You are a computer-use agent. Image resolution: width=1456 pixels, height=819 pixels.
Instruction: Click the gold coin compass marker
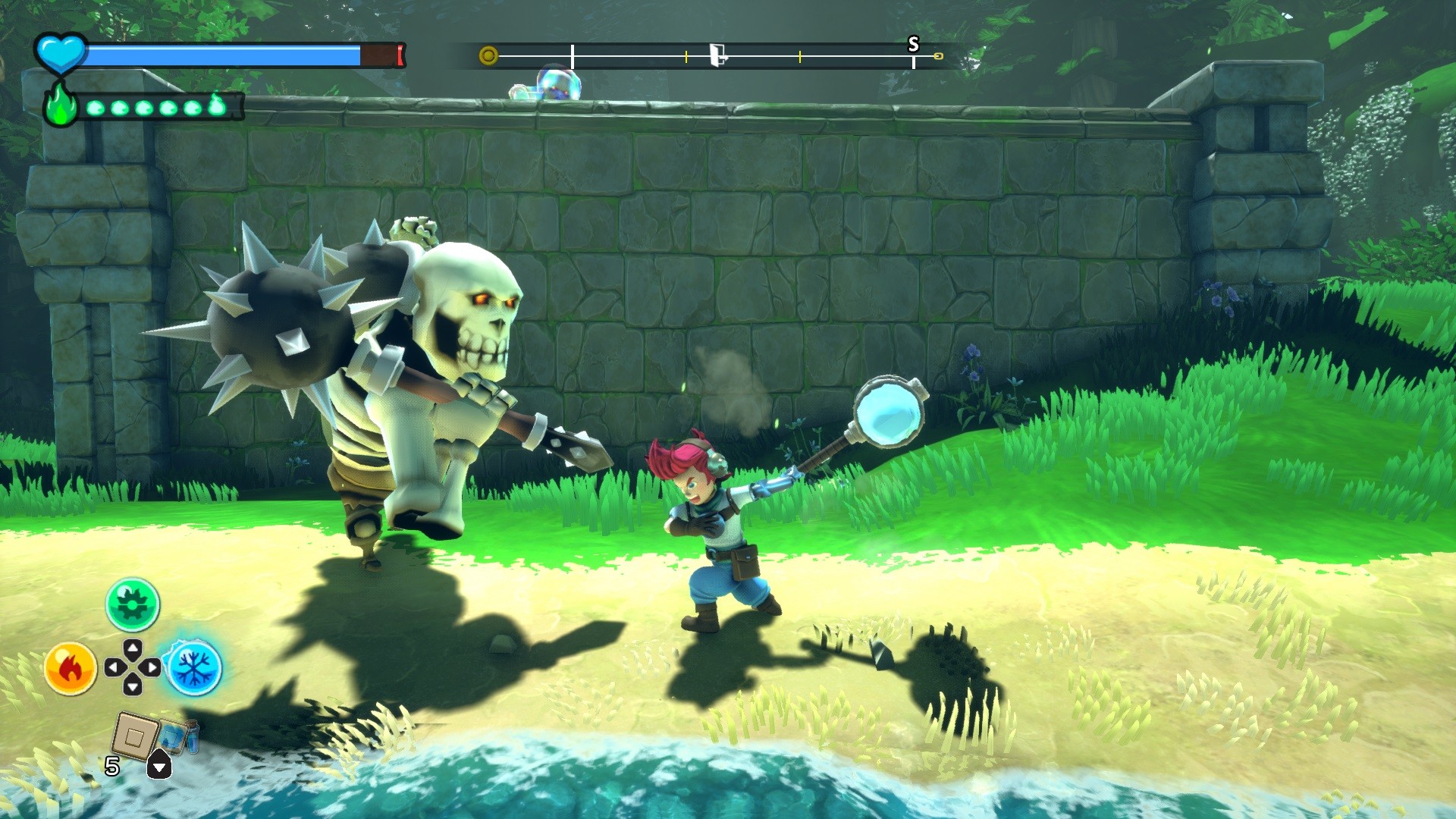pyautogui.click(x=488, y=55)
